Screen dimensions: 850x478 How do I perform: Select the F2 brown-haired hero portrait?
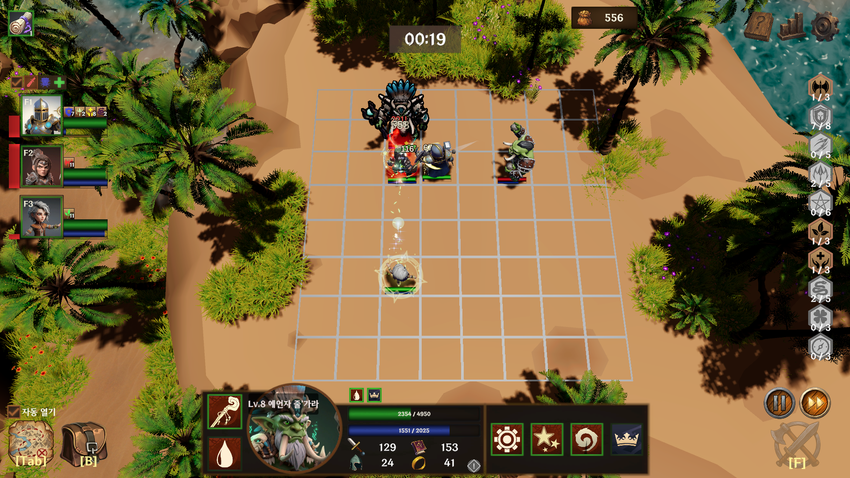[x=42, y=166]
